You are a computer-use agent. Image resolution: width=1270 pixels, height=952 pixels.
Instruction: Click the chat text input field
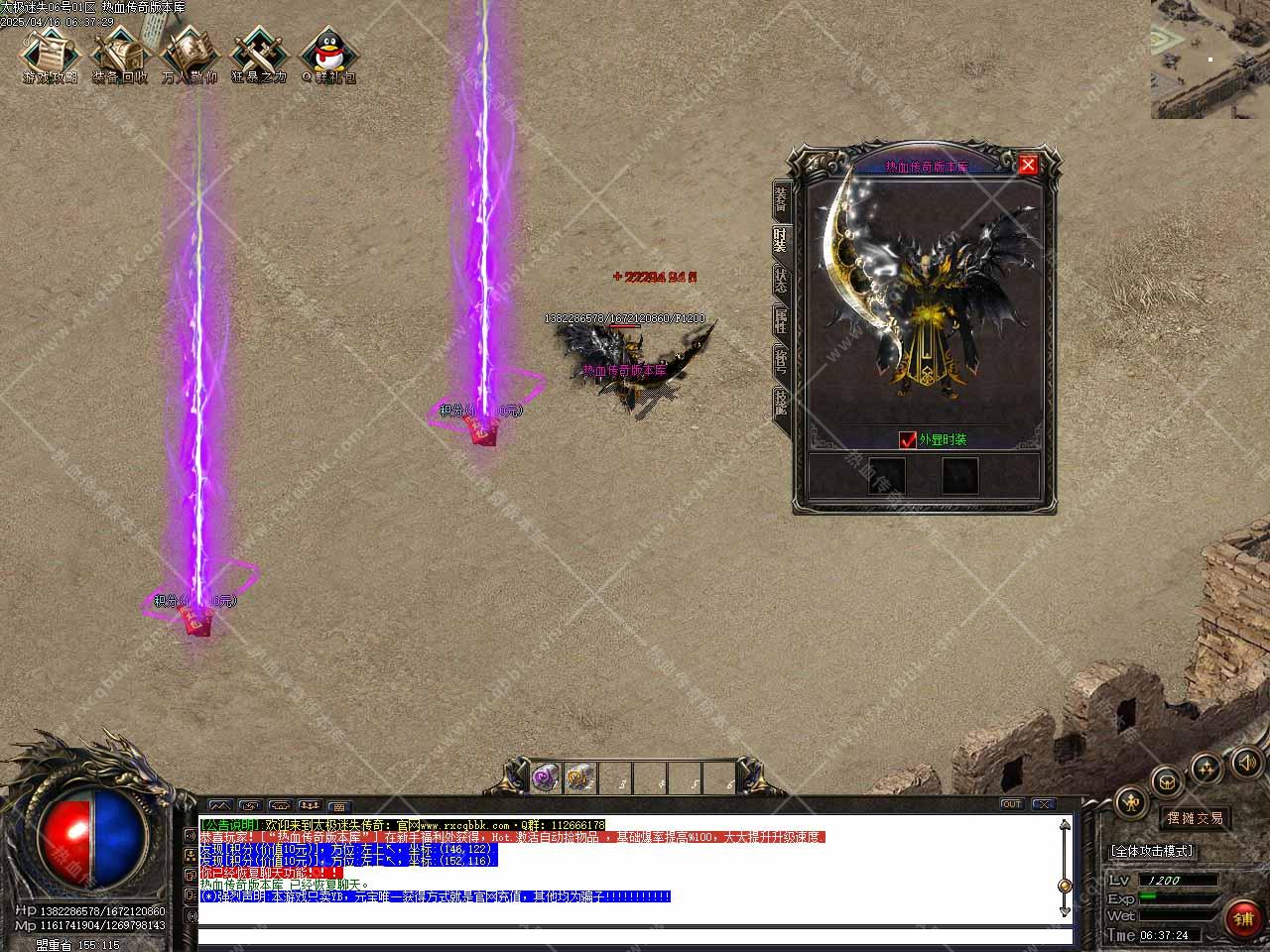tap(635, 936)
